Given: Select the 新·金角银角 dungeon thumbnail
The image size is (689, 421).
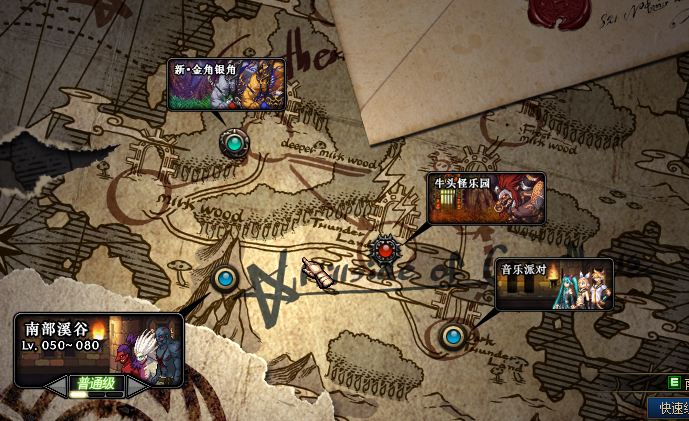Looking at the screenshot, I should [226, 84].
